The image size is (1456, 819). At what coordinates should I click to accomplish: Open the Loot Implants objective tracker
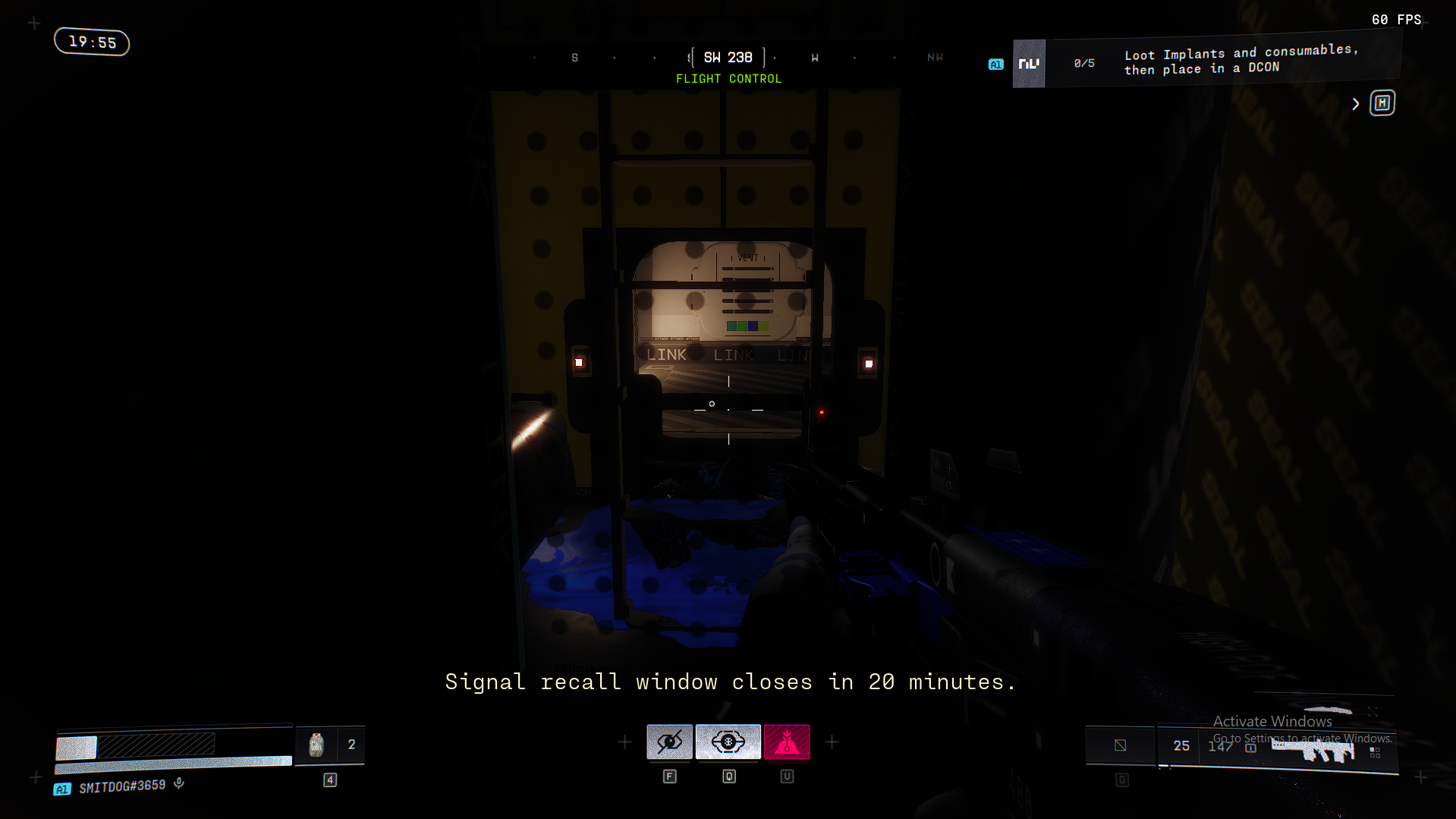coord(1241,61)
